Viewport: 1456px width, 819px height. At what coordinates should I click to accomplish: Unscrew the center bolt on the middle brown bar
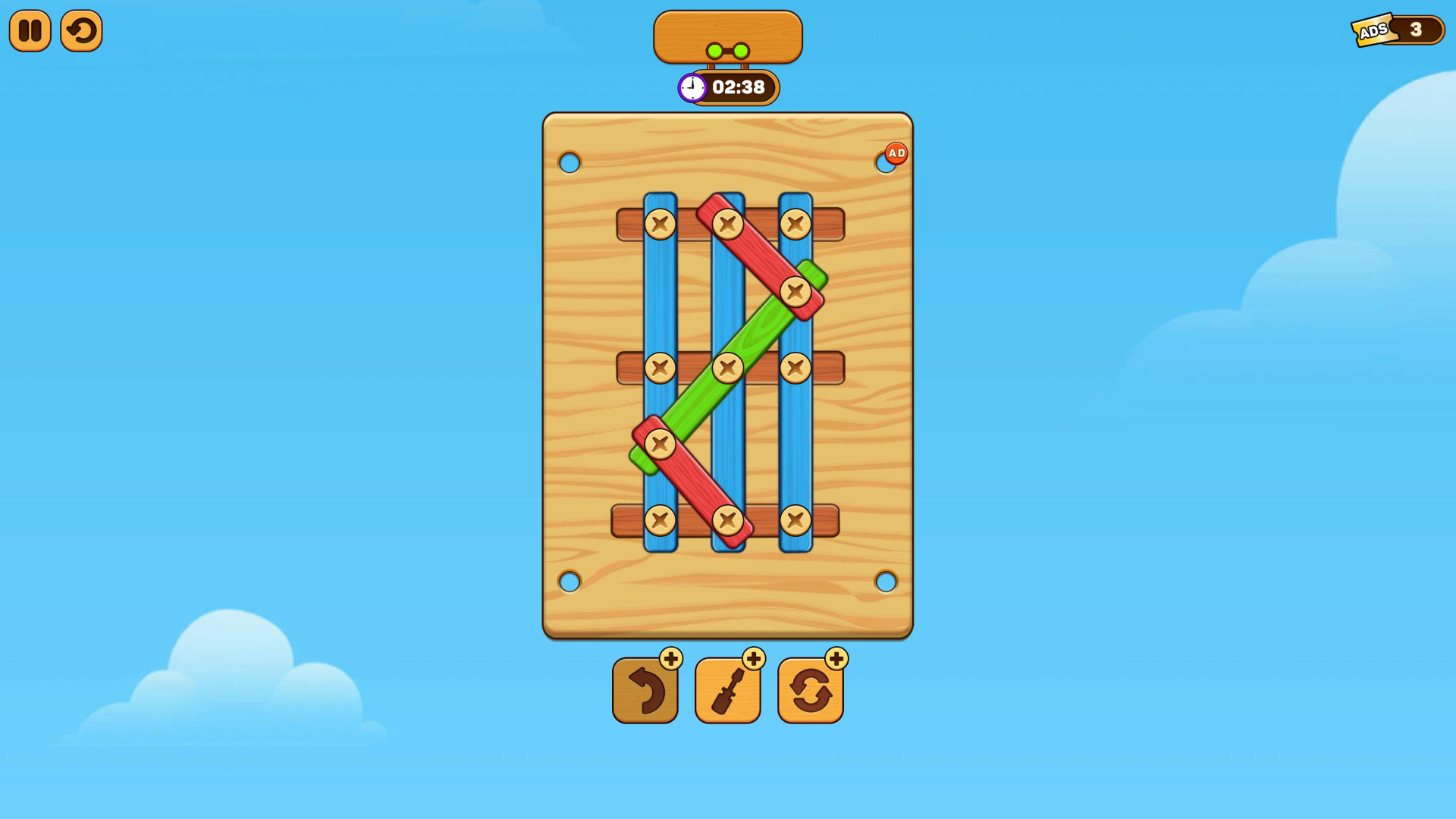[729, 368]
